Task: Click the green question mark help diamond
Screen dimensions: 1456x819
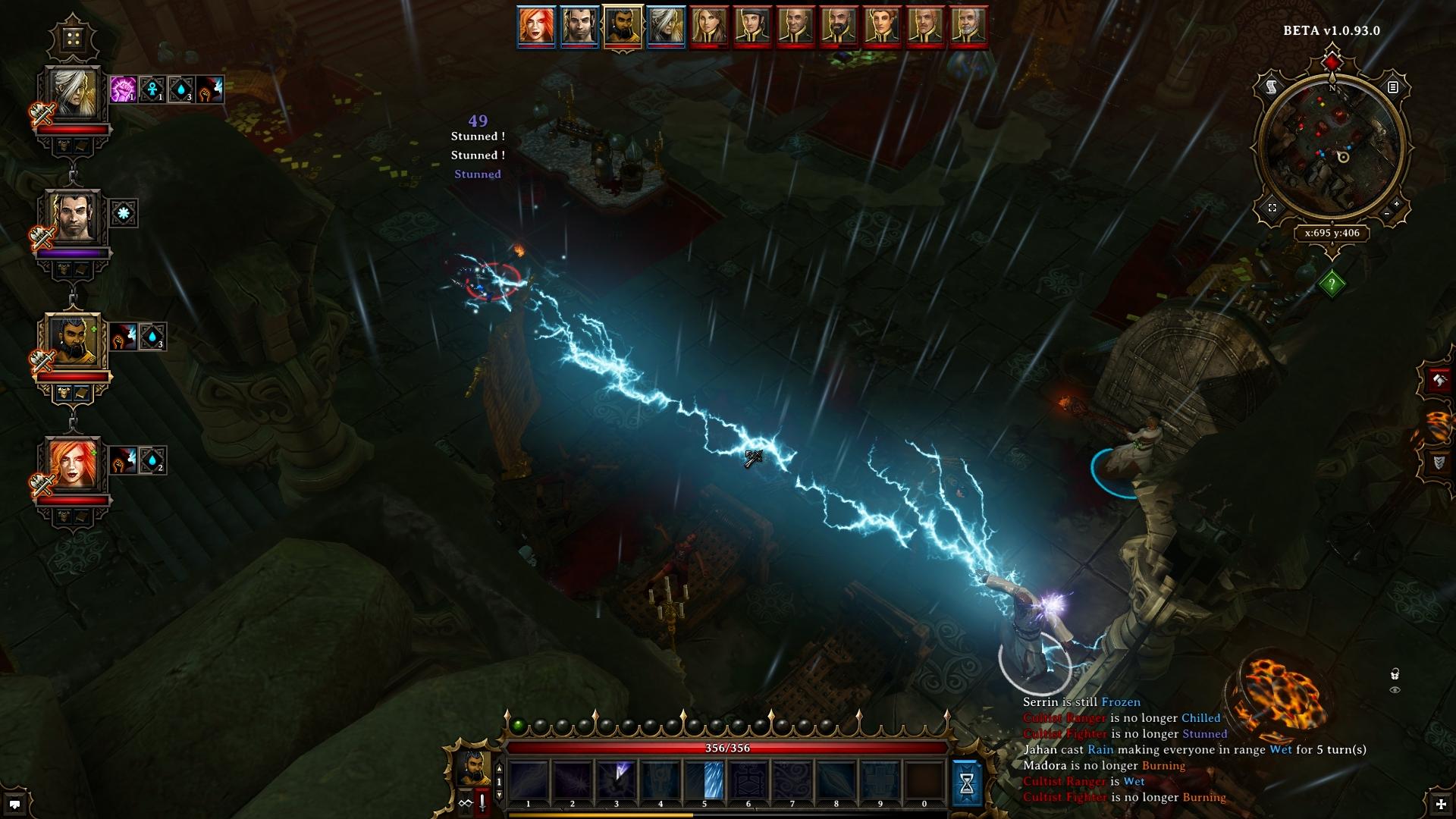Action: [x=1332, y=284]
